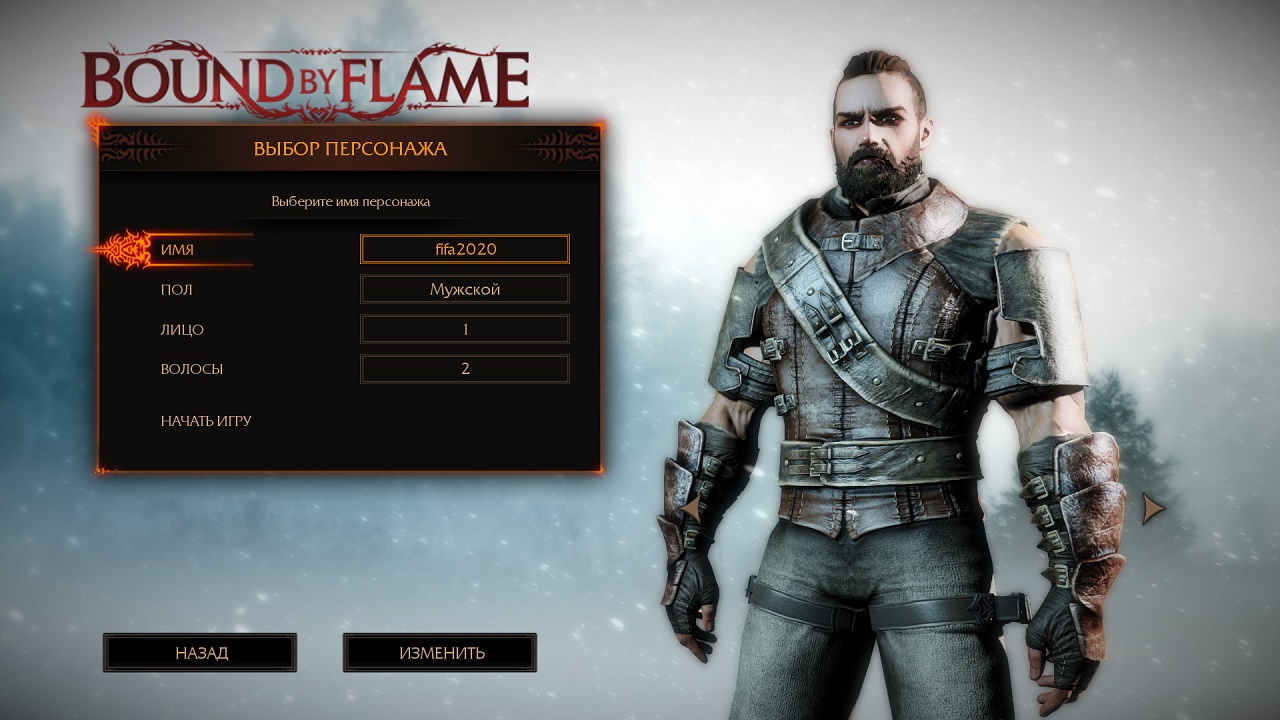1280x720 pixels.
Task: Rotate character with the left arrow
Action: (690, 509)
